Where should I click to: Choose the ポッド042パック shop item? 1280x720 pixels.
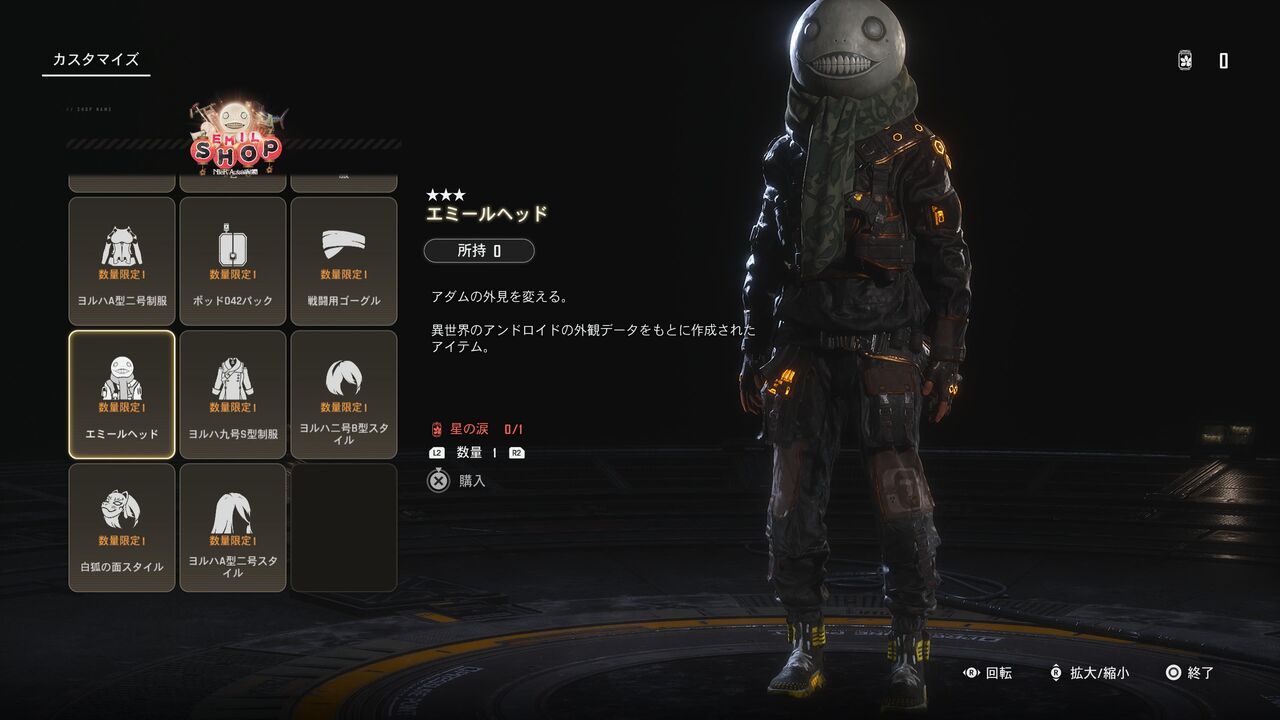233,261
